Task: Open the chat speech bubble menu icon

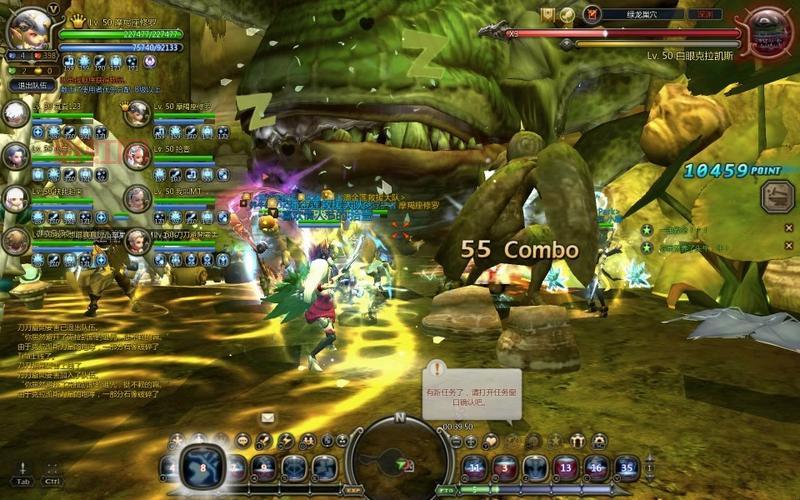Action: [x=243, y=440]
